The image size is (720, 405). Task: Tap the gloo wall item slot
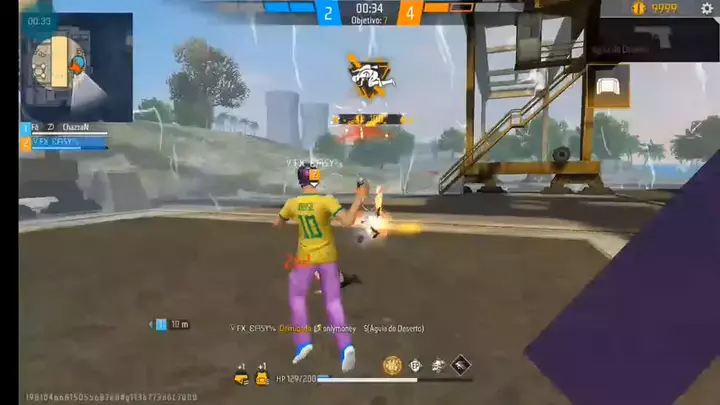pyautogui.click(x=608, y=86)
